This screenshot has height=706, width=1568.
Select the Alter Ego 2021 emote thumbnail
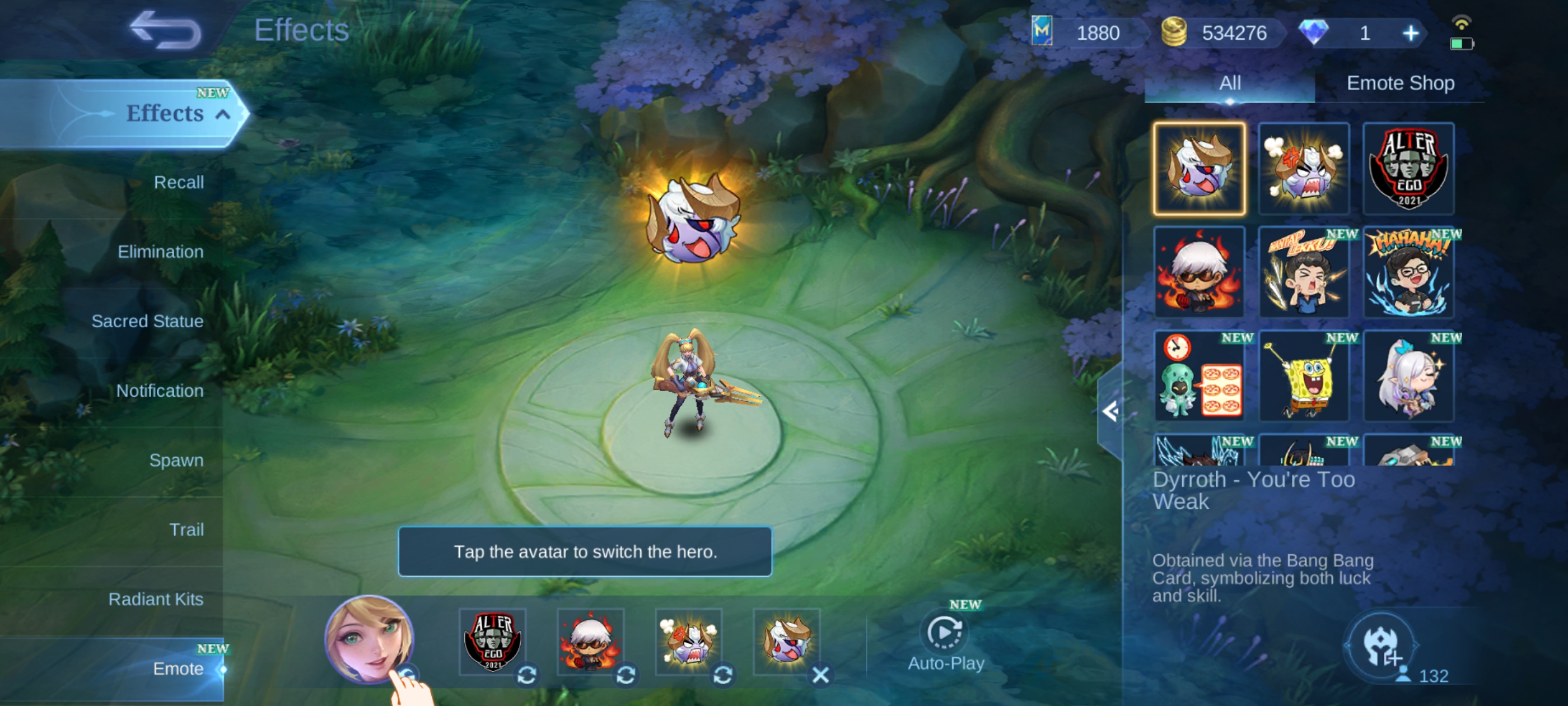pyautogui.click(x=1408, y=169)
